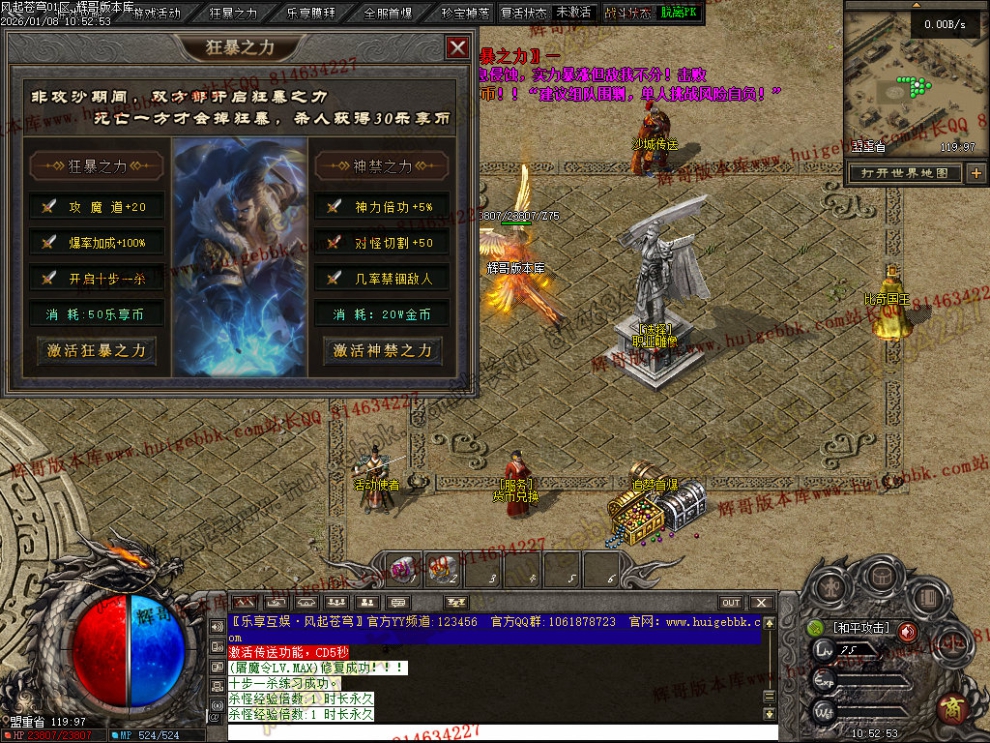Focus the chat text input box

click(x=490, y=733)
